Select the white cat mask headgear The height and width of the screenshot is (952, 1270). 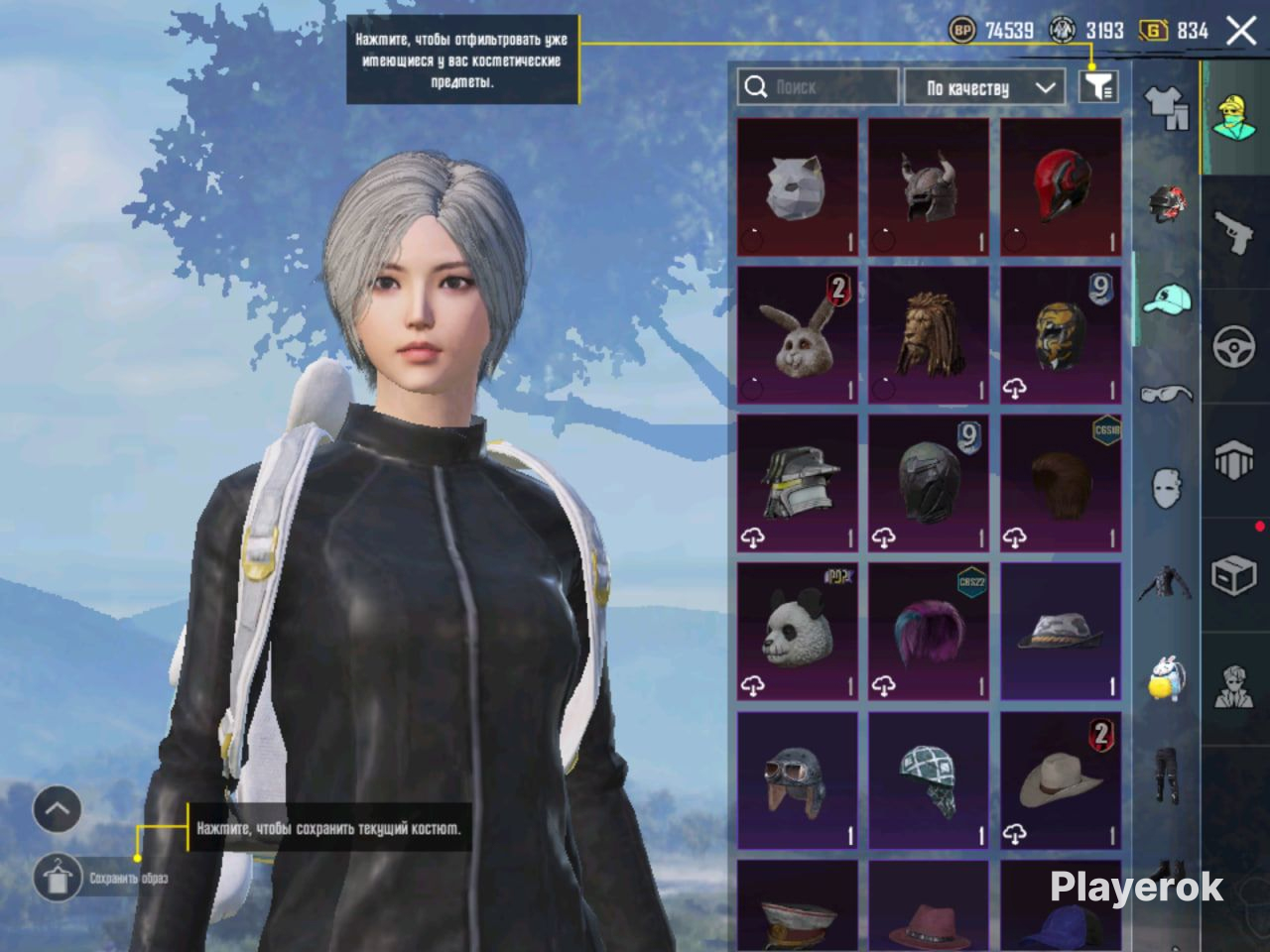pos(797,188)
